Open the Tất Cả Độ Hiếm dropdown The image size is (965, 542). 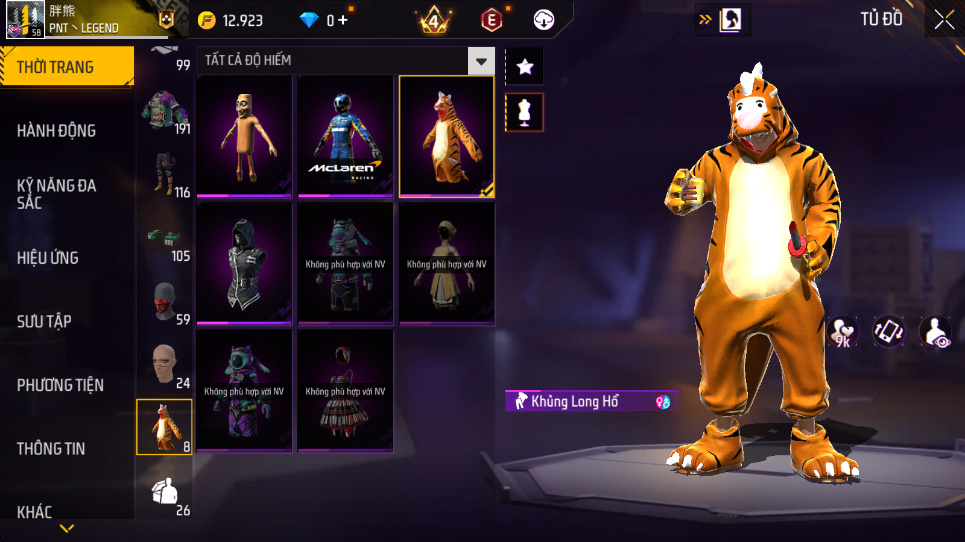point(482,61)
